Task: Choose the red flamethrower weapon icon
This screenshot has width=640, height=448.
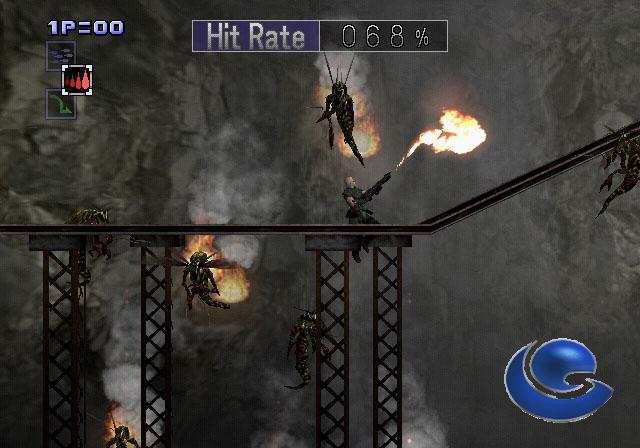Action: [78, 80]
